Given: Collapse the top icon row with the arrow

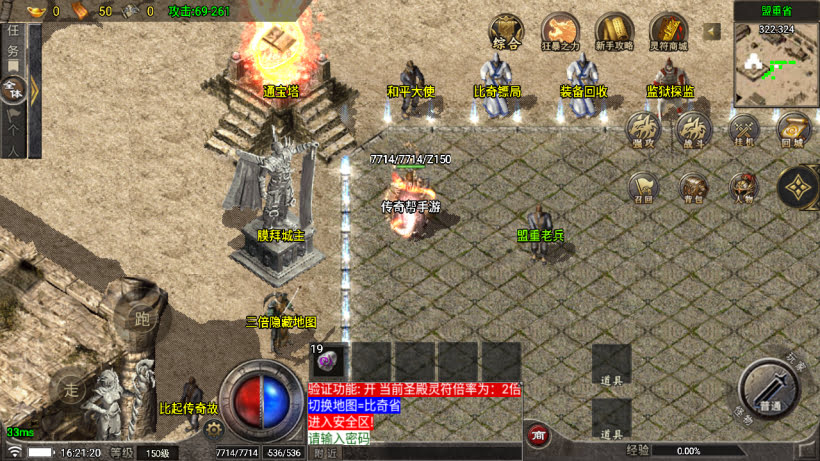Looking at the screenshot, I should [712, 32].
